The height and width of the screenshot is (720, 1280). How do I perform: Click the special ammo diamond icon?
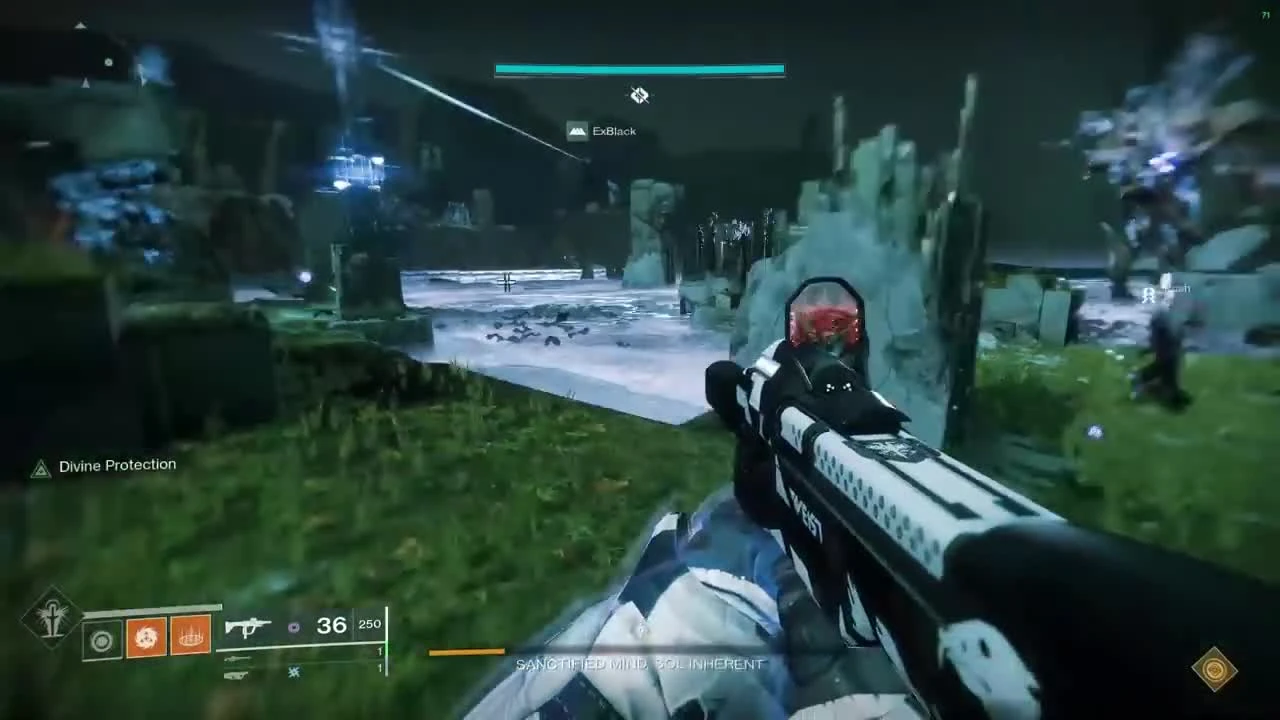293,627
